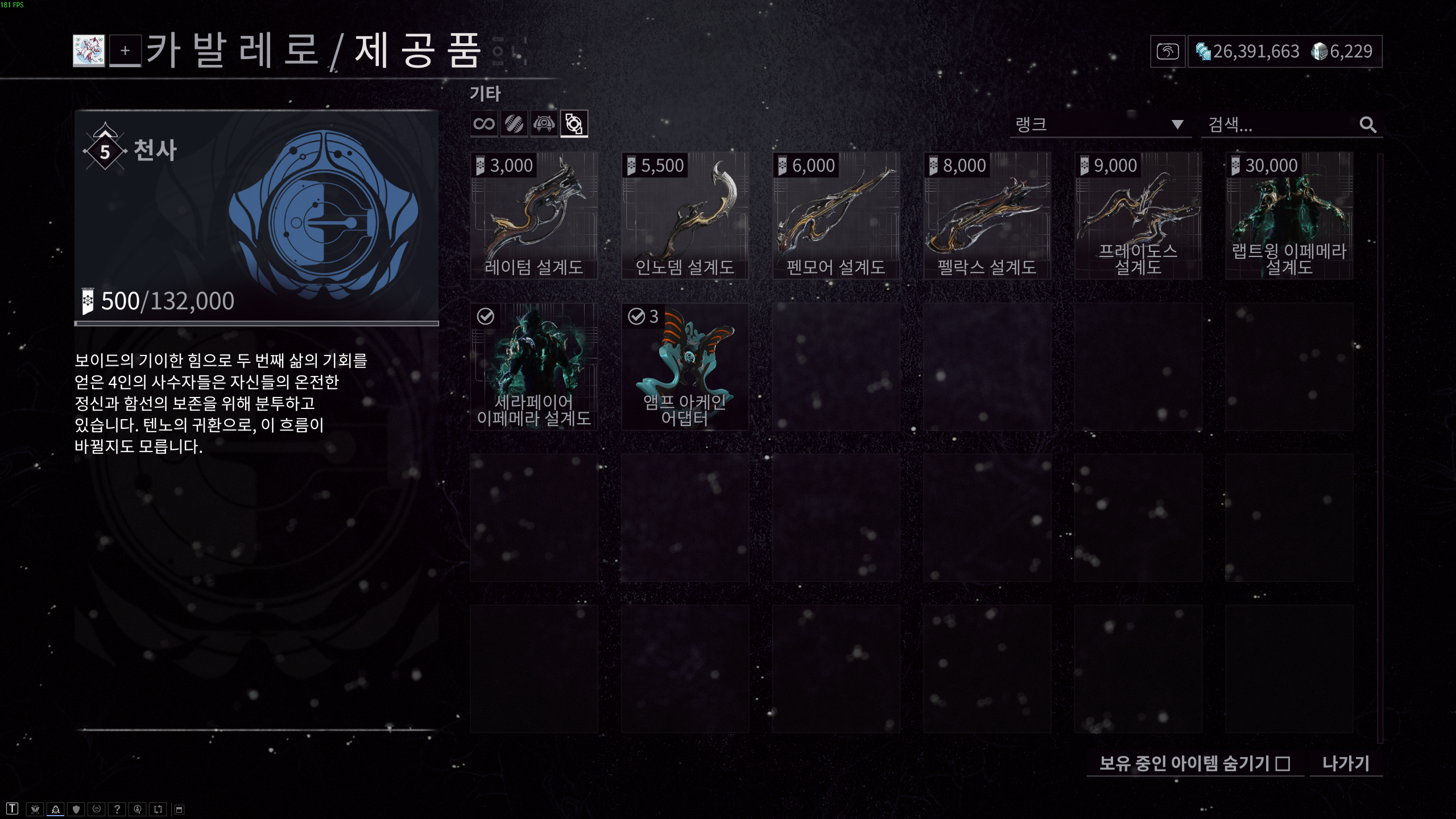This screenshot has width=1456, height=819.
Task: Click the laurel emblem icon in the bottom bar
Action: [x=97, y=808]
